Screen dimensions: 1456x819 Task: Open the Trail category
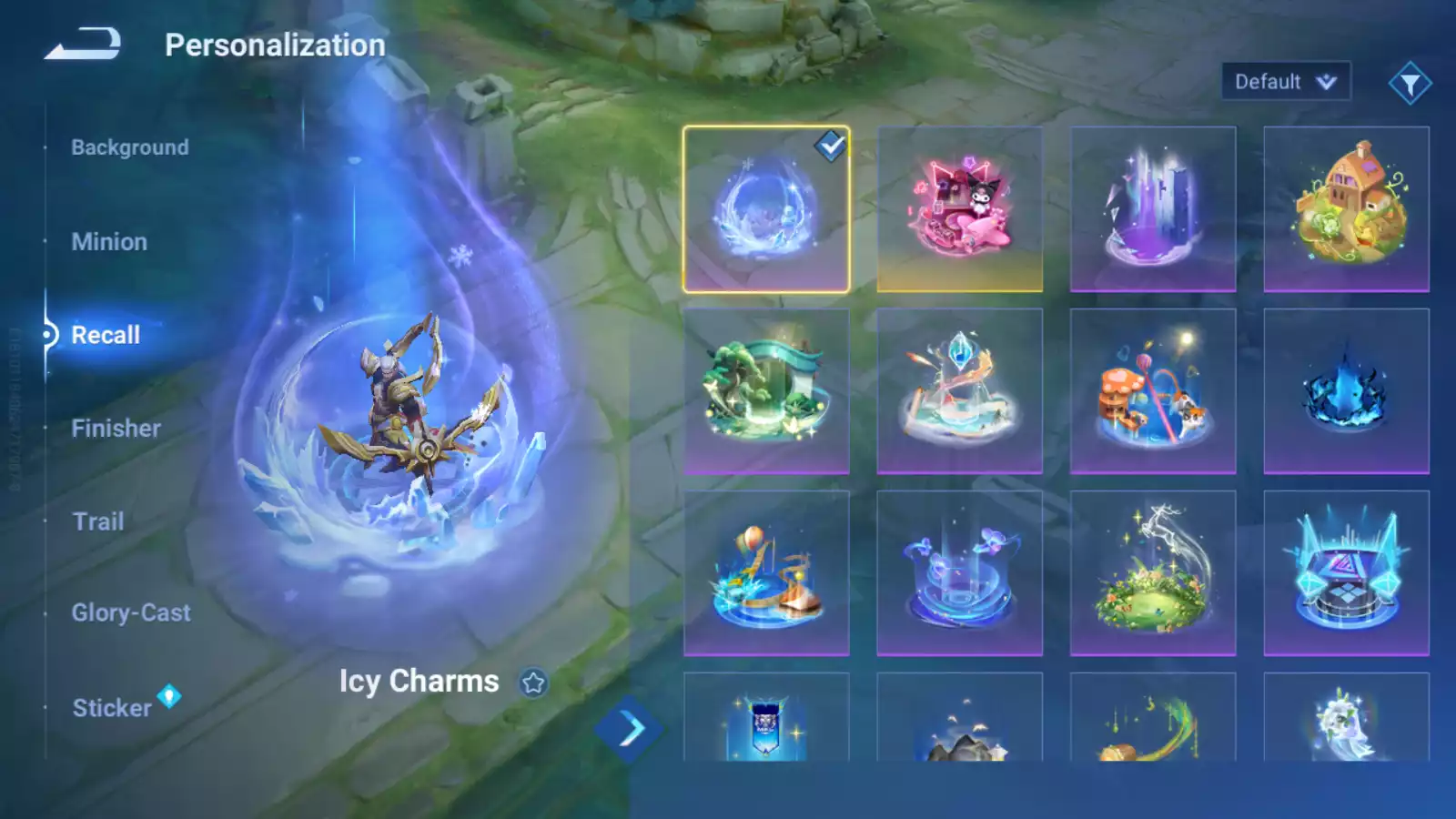point(98,521)
